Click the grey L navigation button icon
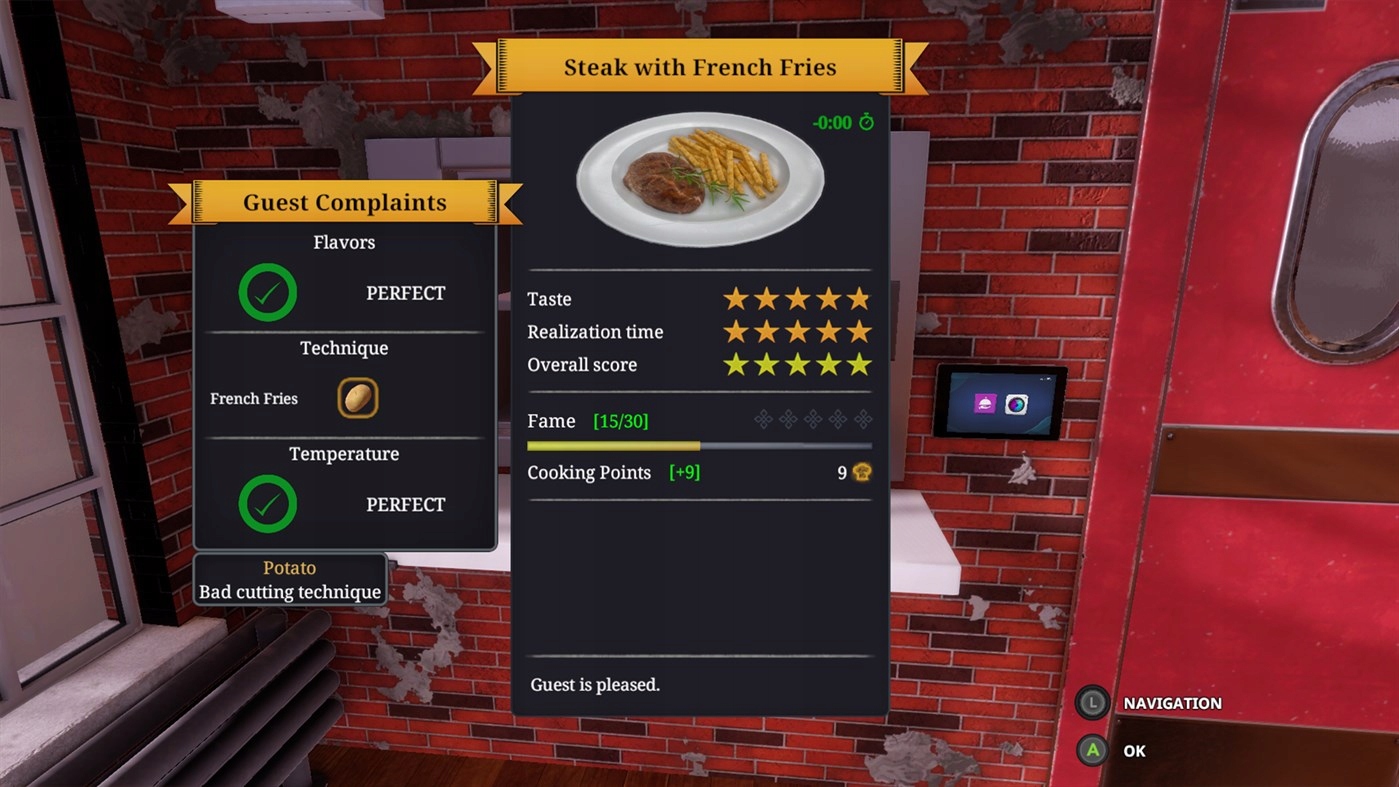The image size is (1399, 787). pyautogui.click(x=1092, y=703)
